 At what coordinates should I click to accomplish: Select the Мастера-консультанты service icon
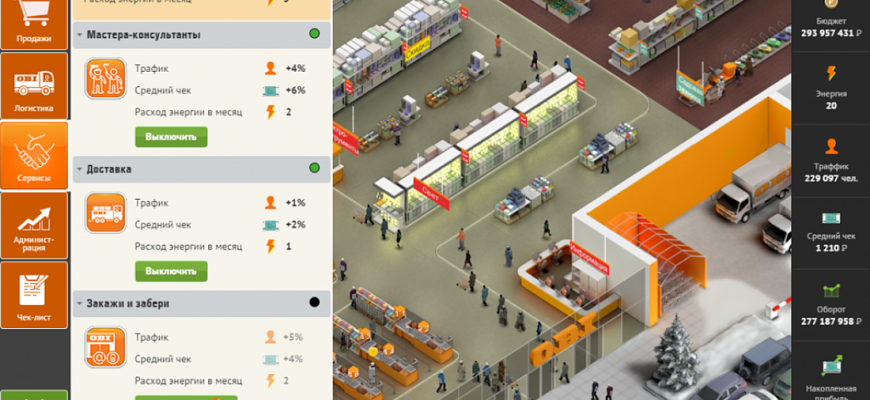[x=105, y=80]
